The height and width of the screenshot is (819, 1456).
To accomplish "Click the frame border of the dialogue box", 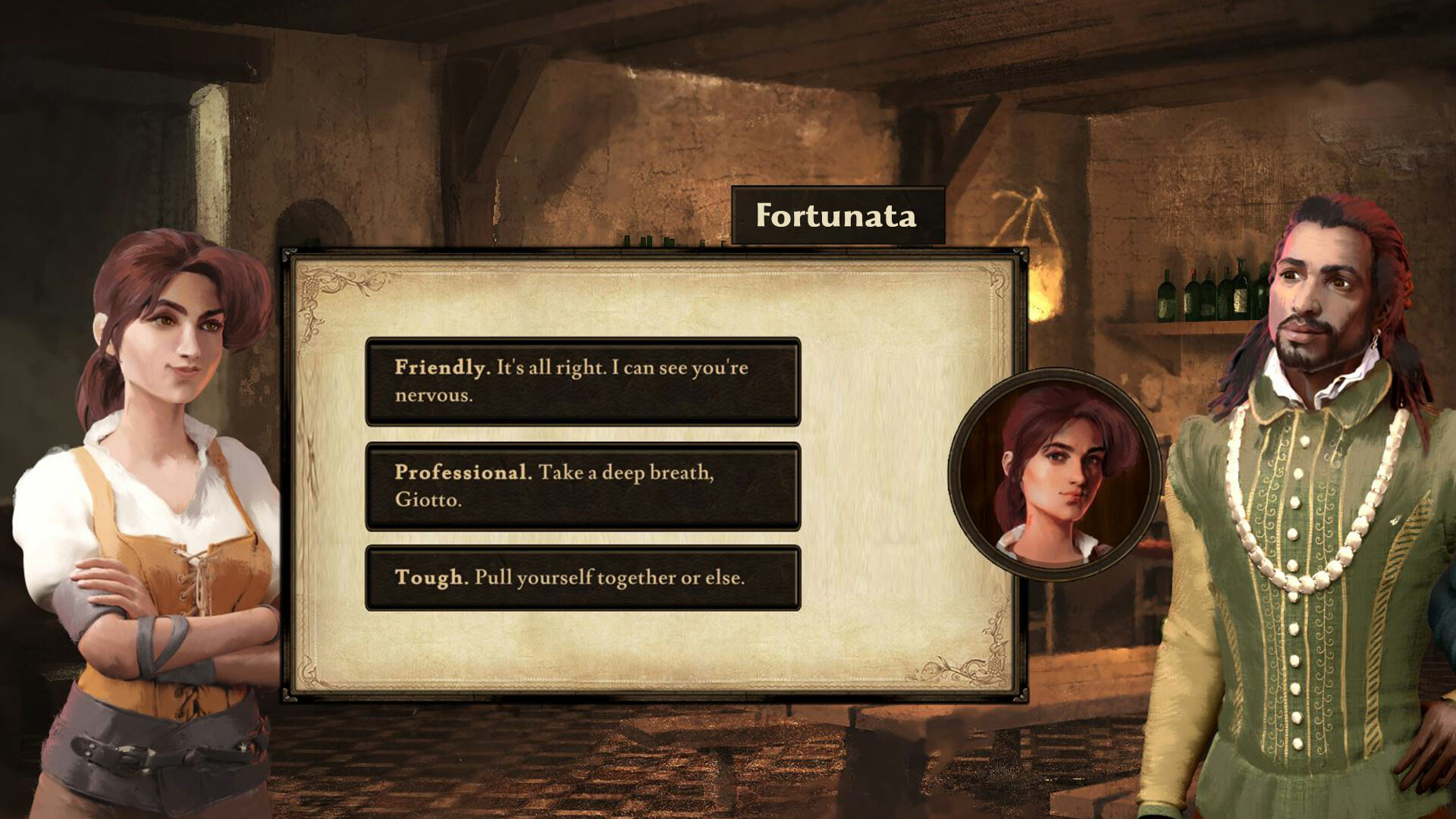I will coord(285,478).
